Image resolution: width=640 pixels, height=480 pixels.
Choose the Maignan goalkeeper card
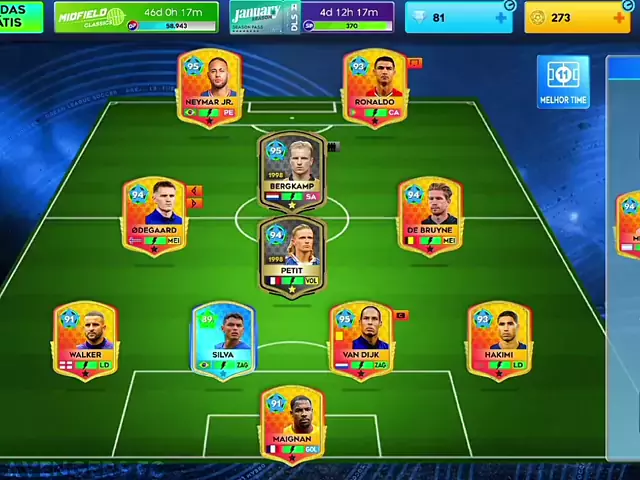[x=292, y=424]
